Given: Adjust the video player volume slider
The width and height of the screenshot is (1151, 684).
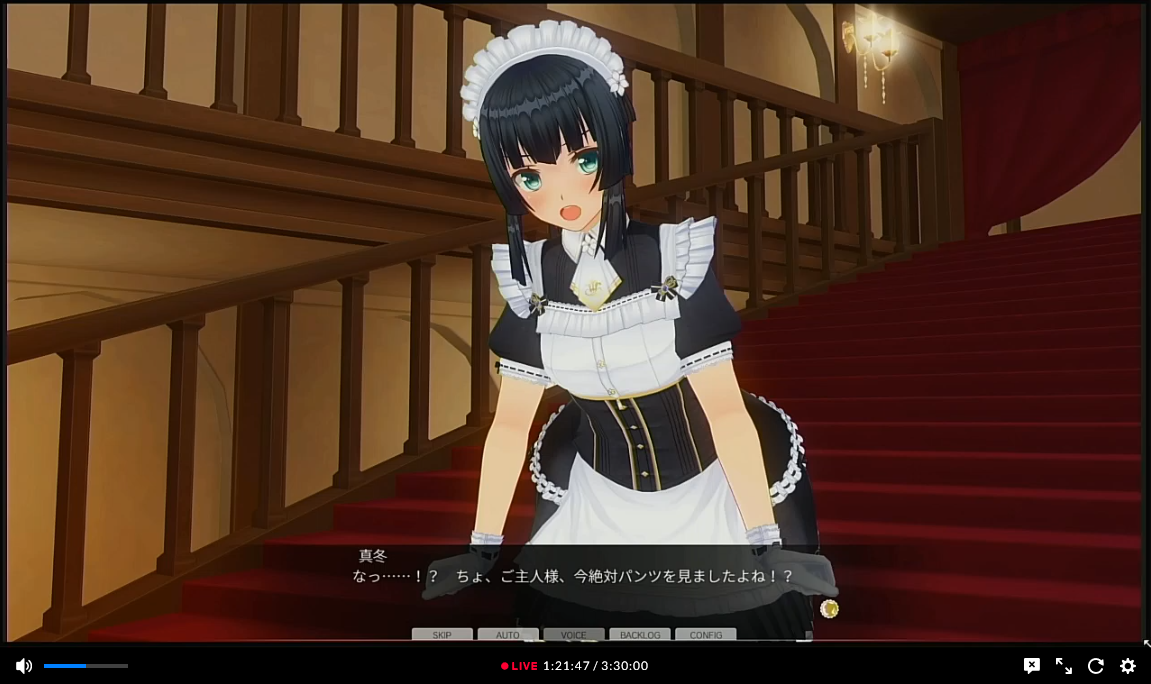Looking at the screenshot, I should 86,666.
